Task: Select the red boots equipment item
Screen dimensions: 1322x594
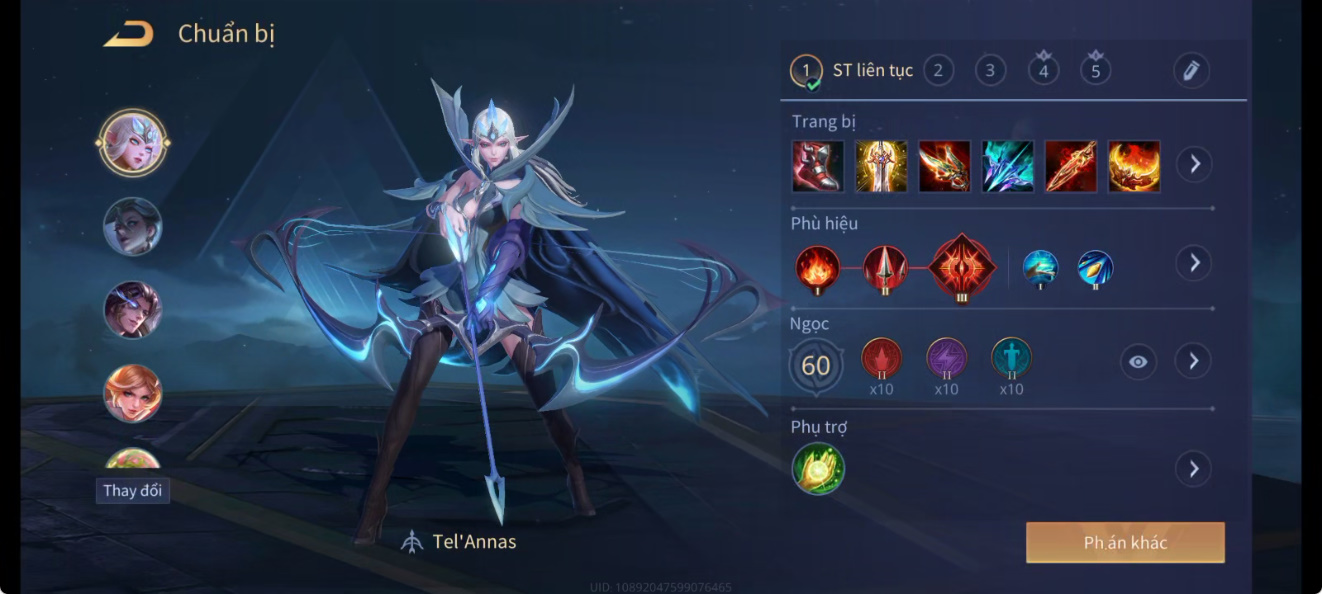Action: [818, 166]
